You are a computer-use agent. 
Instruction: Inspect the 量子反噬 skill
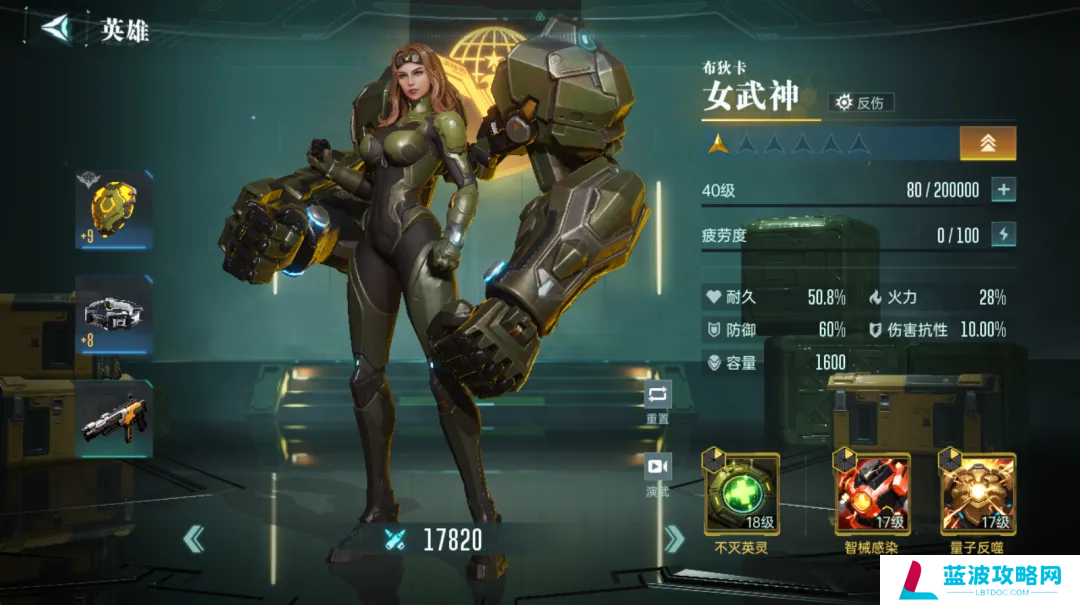976,495
